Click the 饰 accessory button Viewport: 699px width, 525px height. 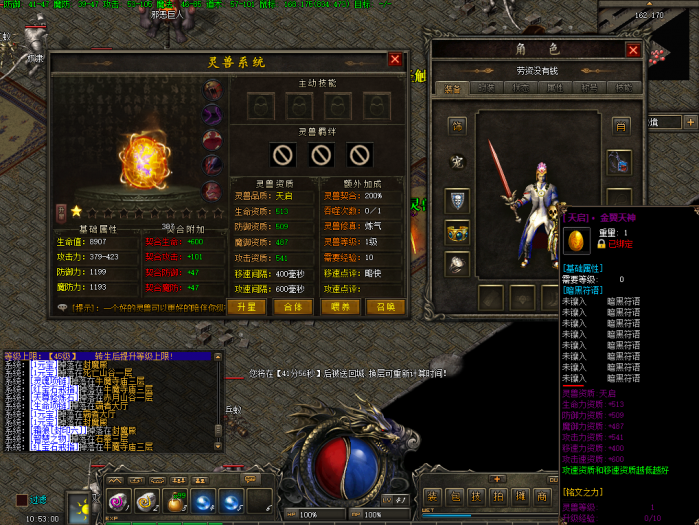click(457, 126)
